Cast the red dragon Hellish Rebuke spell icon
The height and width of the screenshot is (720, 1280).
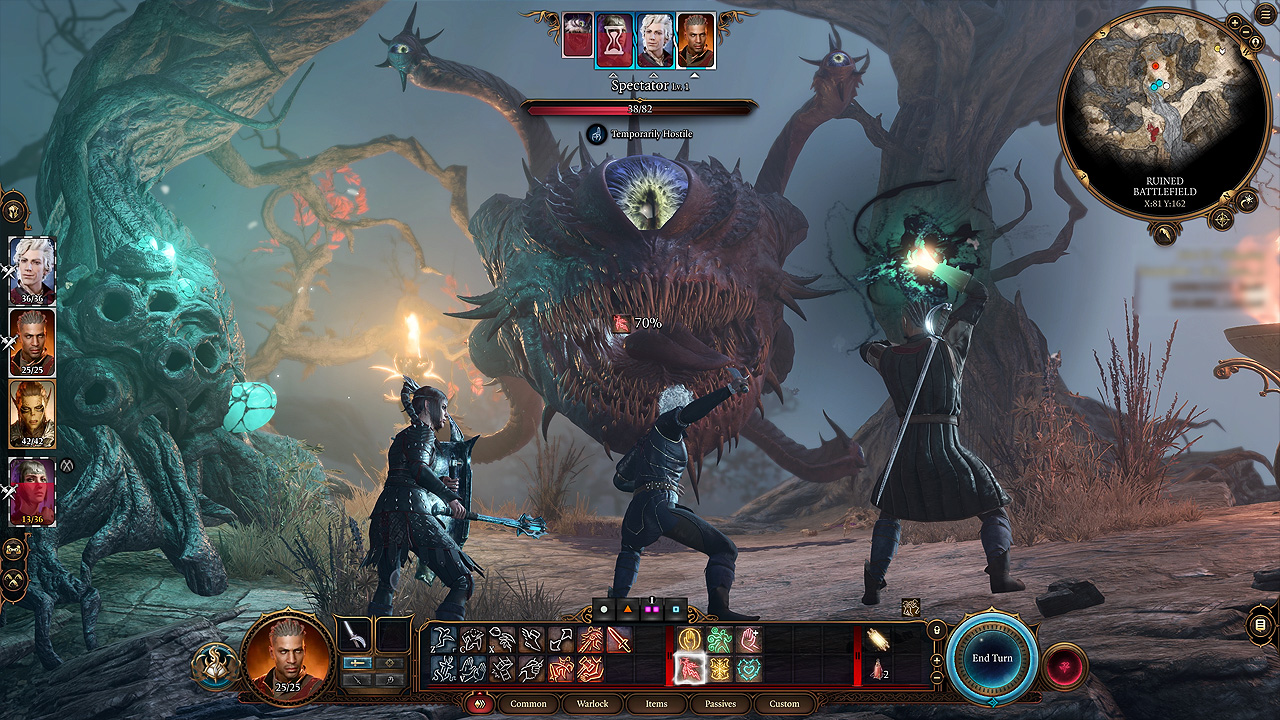coord(689,671)
